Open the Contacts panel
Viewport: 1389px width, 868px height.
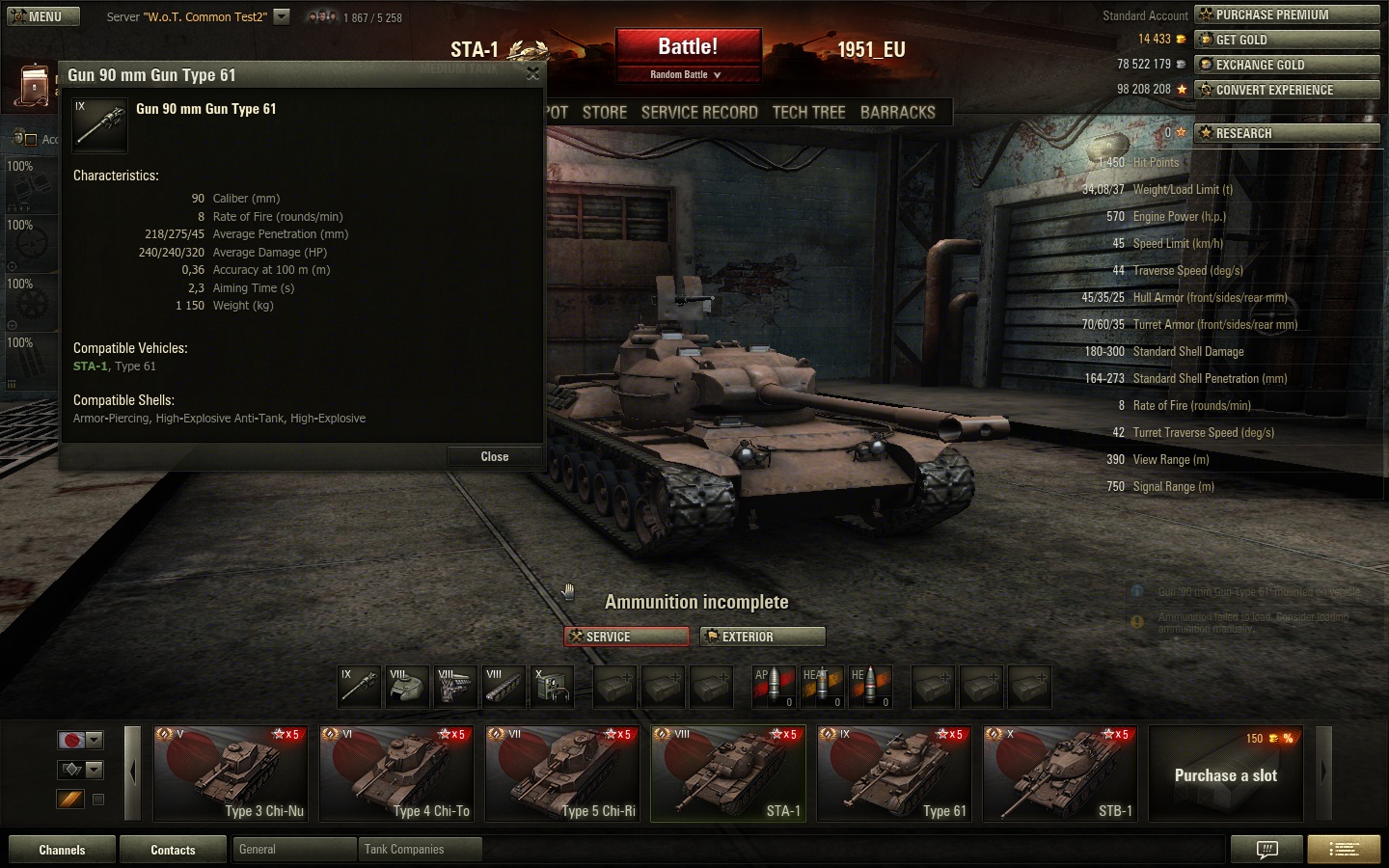pyautogui.click(x=173, y=850)
